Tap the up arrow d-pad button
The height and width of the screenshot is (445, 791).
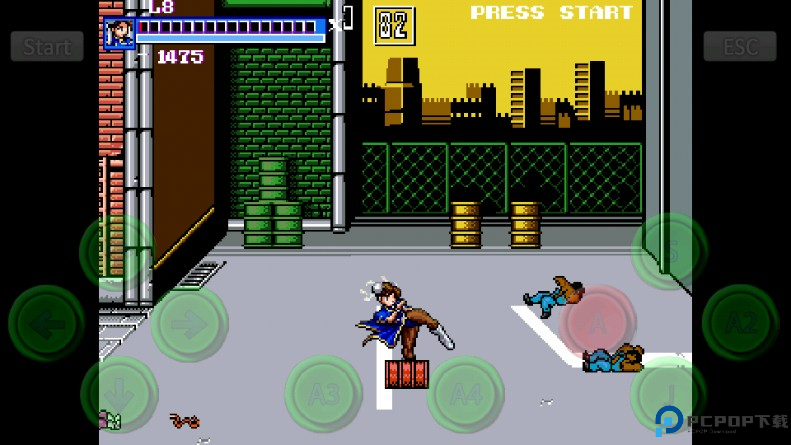click(x=118, y=252)
